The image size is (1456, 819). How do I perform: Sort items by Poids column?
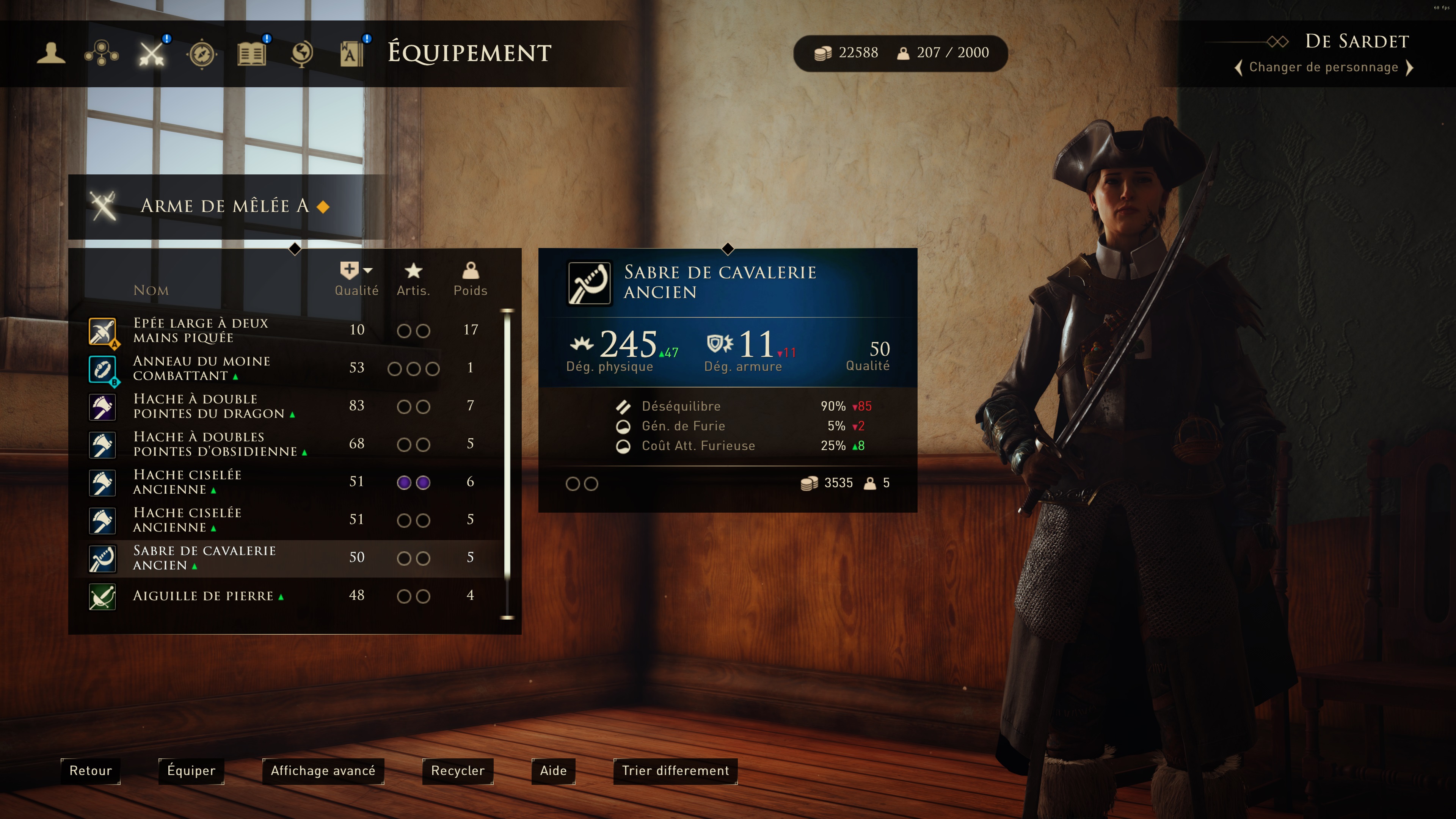coord(470,279)
